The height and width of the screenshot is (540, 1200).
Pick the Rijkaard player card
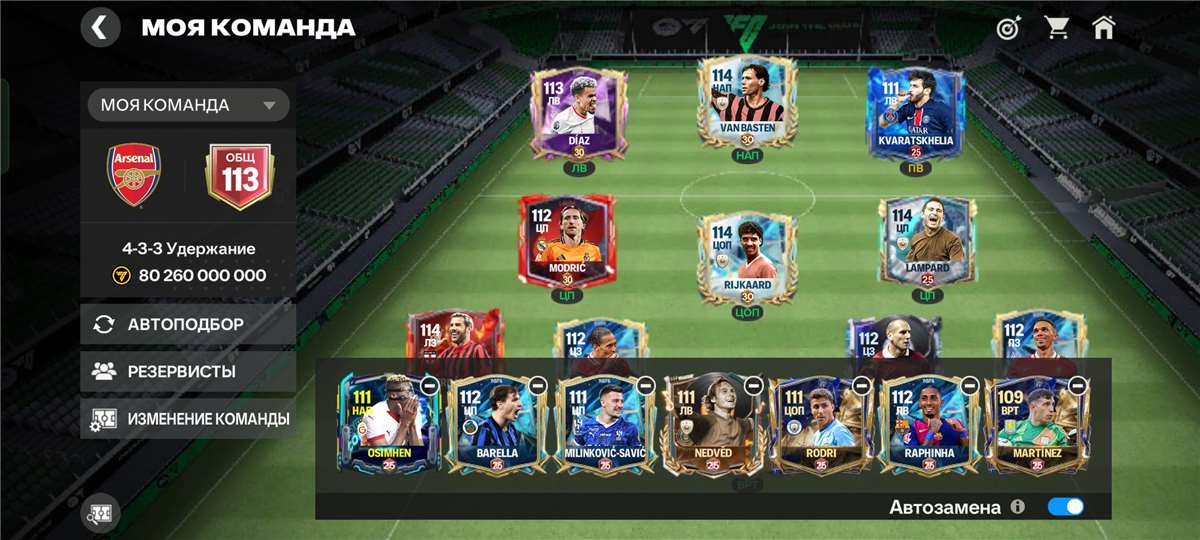tap(748, 252)
